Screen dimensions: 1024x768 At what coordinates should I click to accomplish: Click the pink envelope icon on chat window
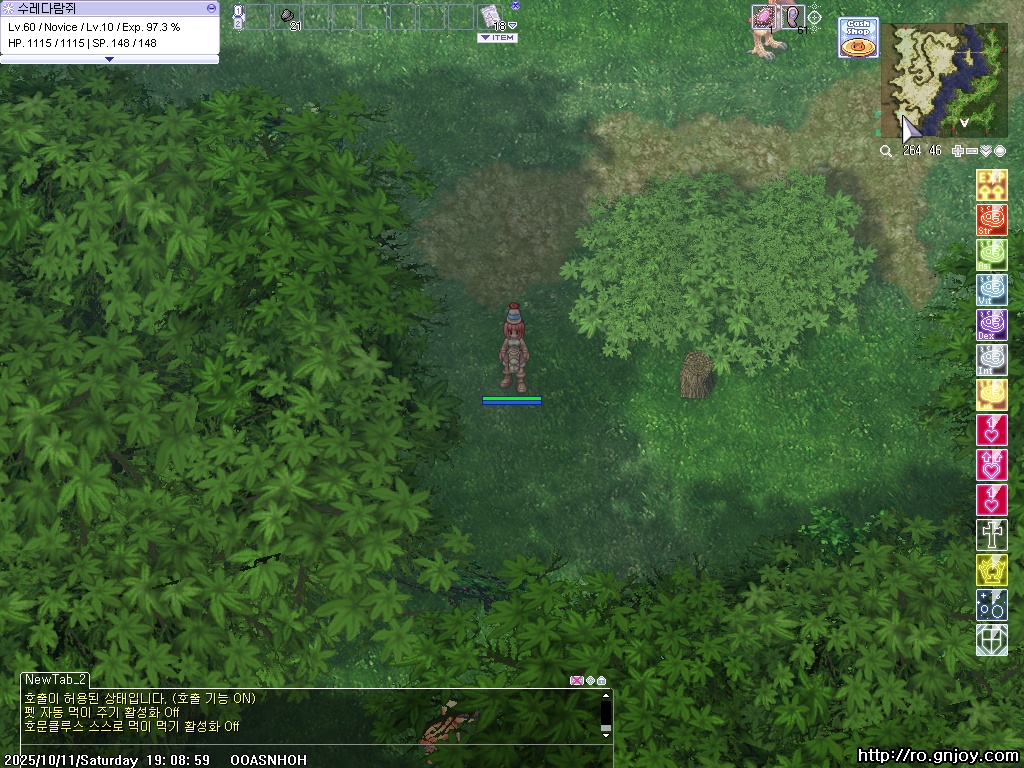pos(576,681)
